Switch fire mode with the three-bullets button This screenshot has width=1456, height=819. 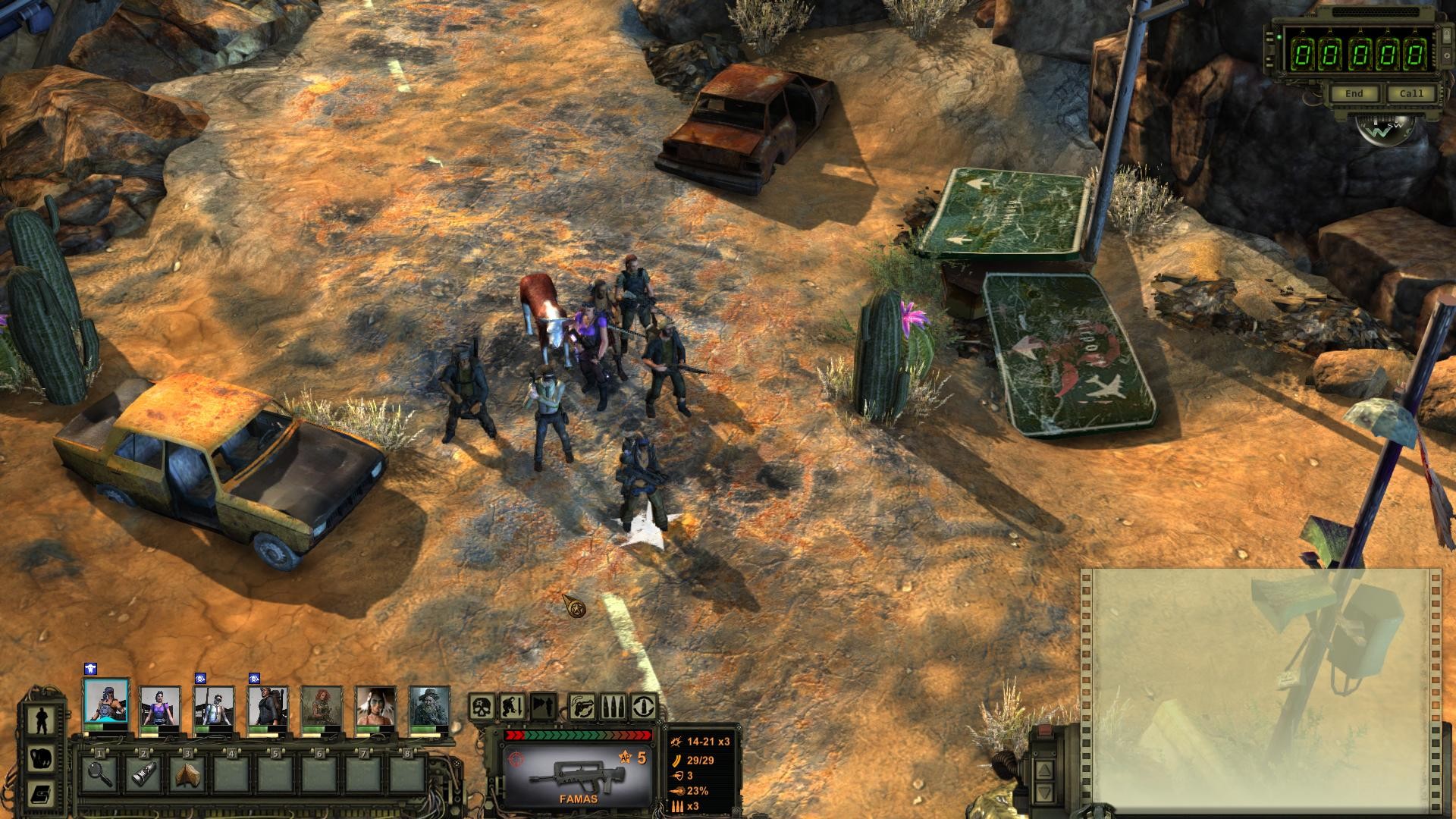[613, 707]
